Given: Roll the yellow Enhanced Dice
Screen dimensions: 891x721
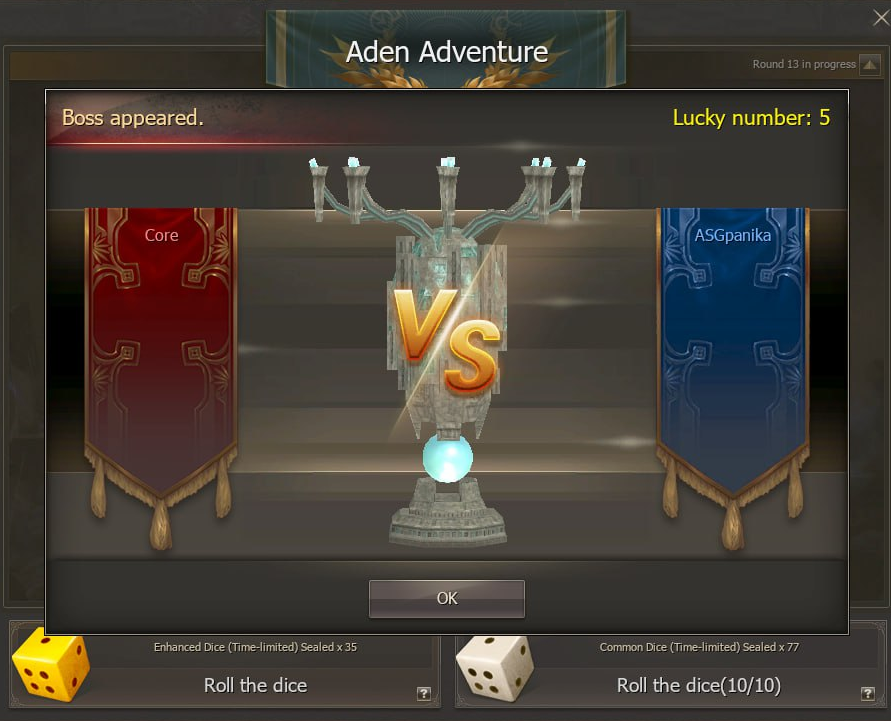Looking at the screenshot, I should click(255, 685).
